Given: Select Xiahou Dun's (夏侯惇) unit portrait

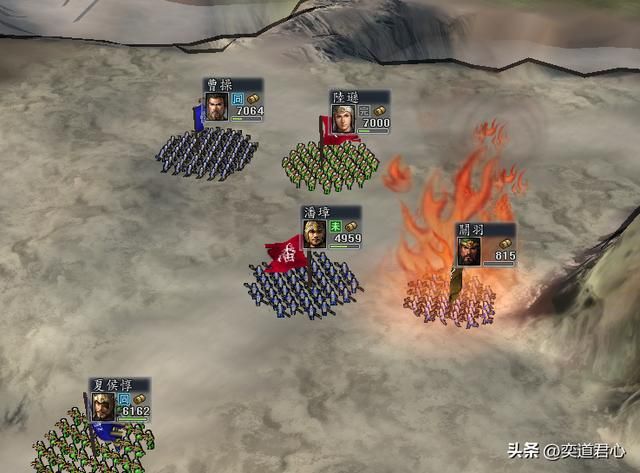Looking at the screenshot, I should point(103,405).
